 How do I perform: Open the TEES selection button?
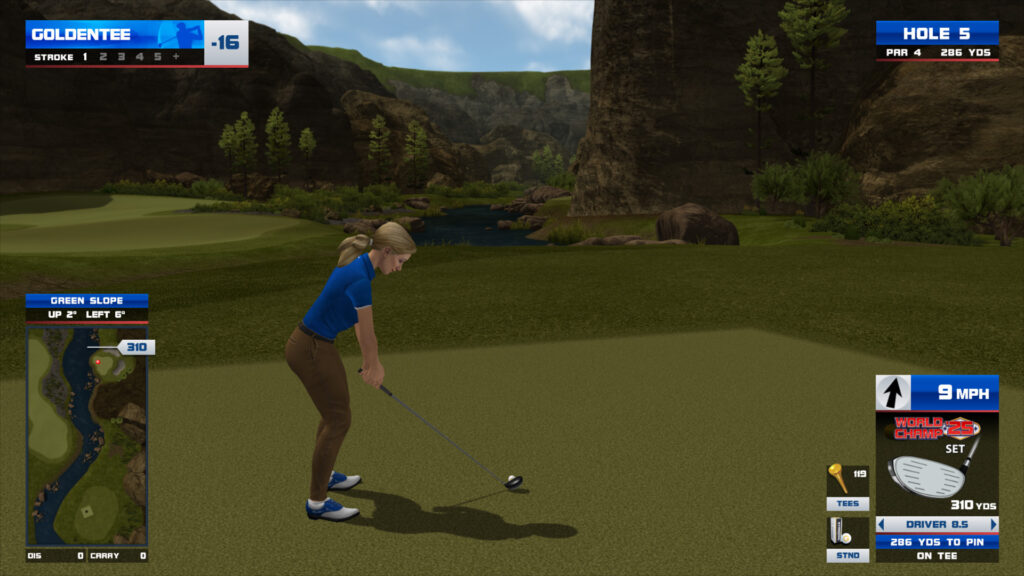tap(847, 504)
